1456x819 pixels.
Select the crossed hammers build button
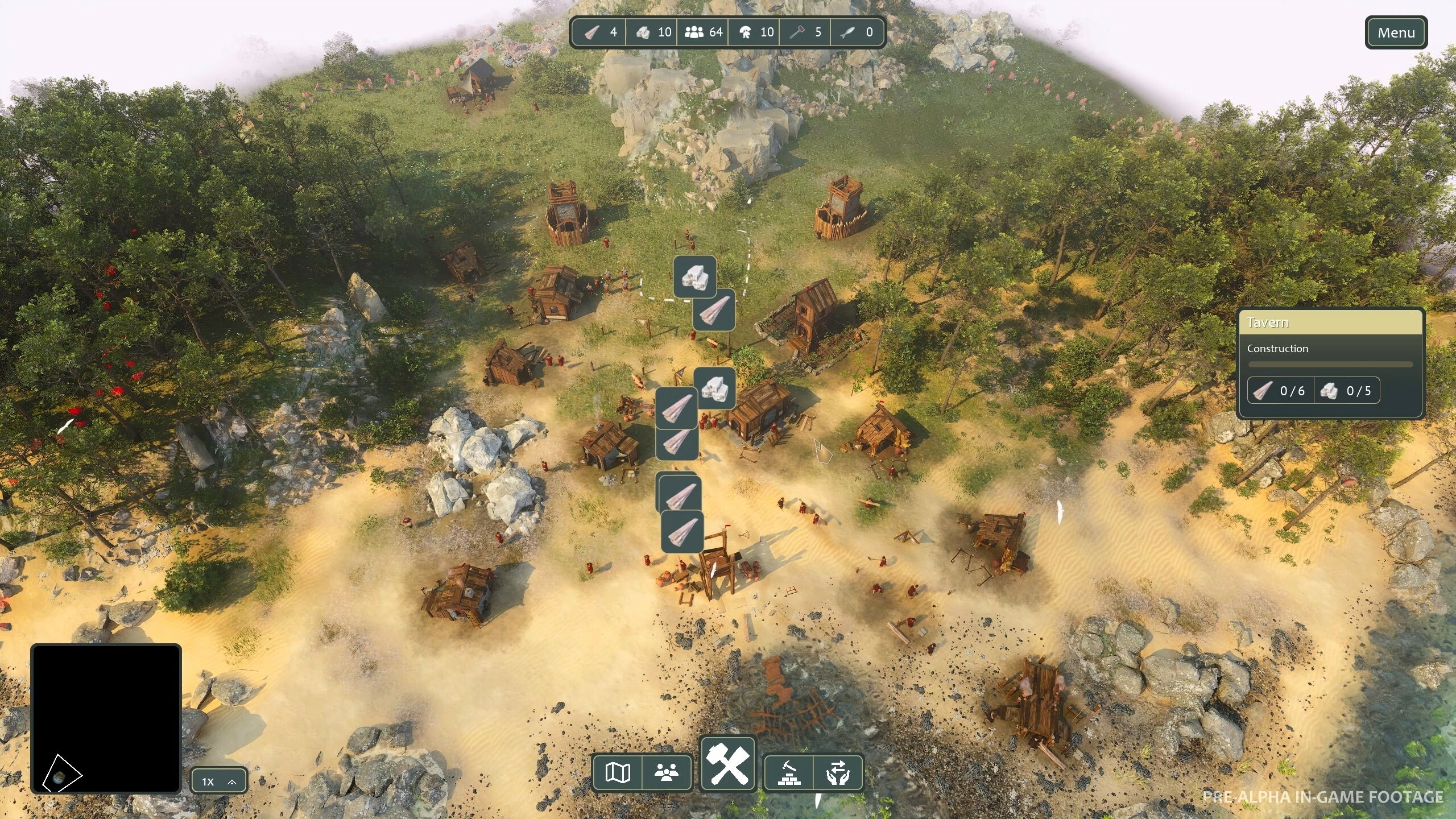pos(728,764)
